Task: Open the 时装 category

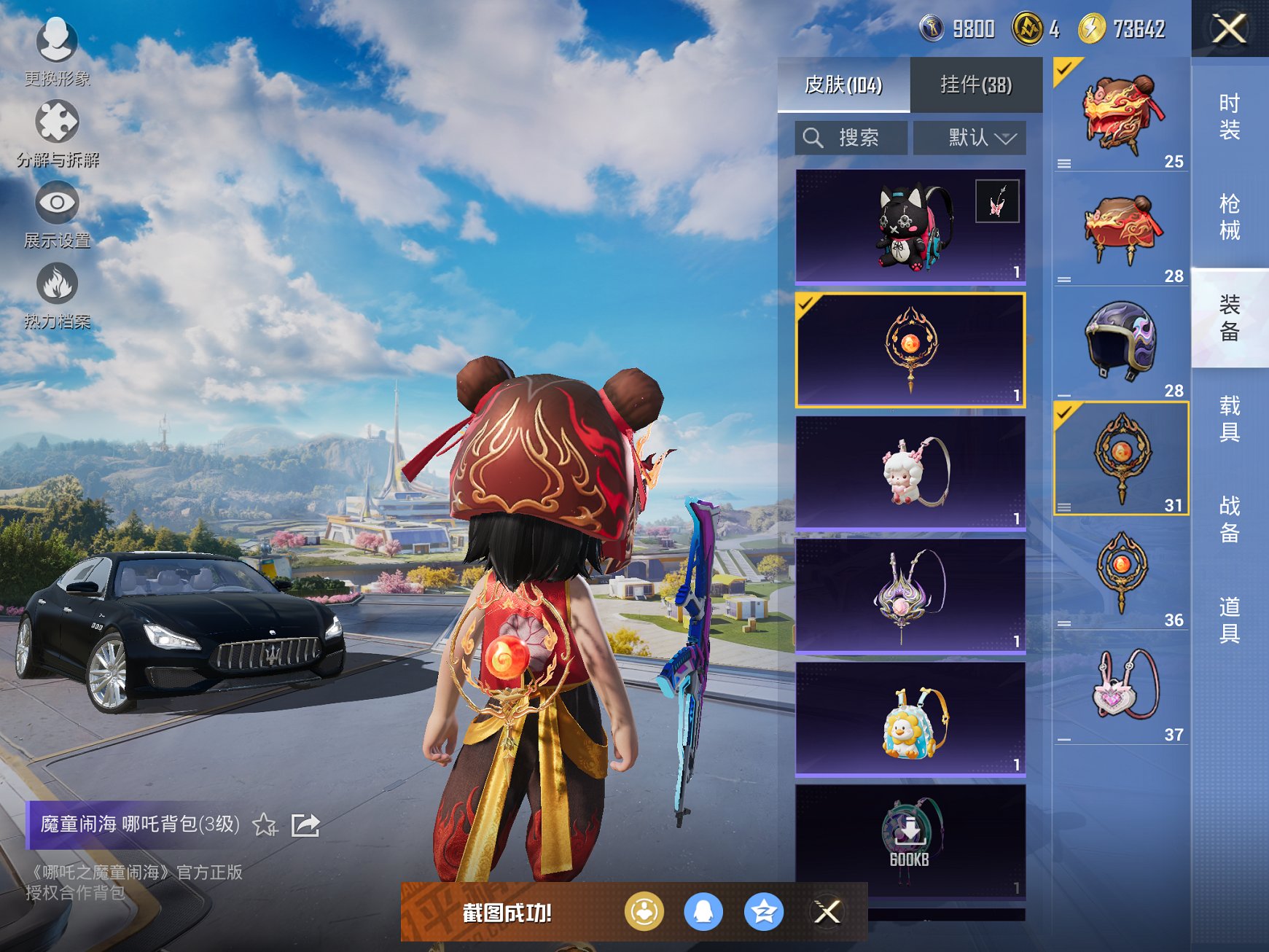Action: (1229, 117)
